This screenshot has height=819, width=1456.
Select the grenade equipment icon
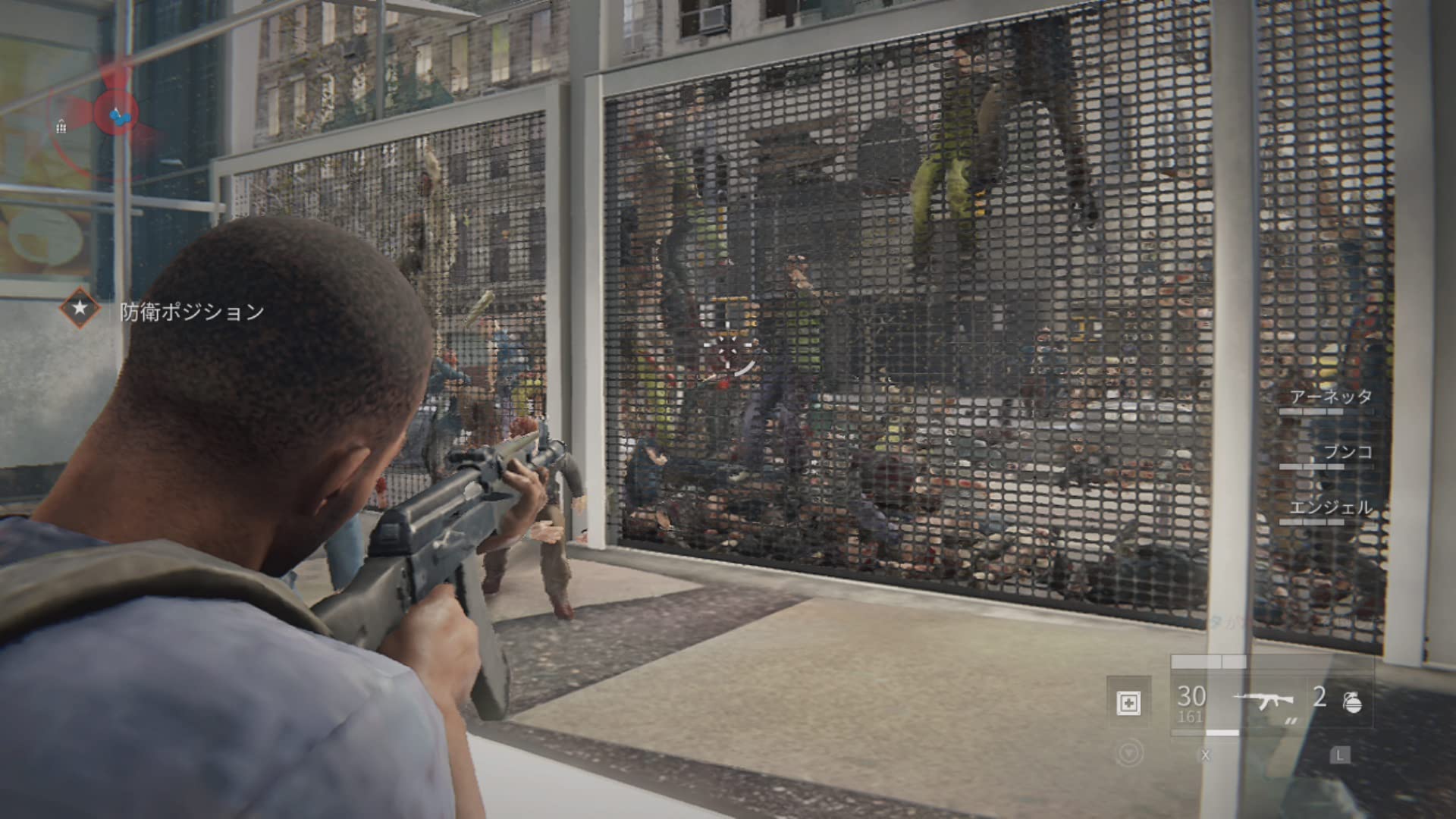pyautogui.click(x=1352, y=703)
